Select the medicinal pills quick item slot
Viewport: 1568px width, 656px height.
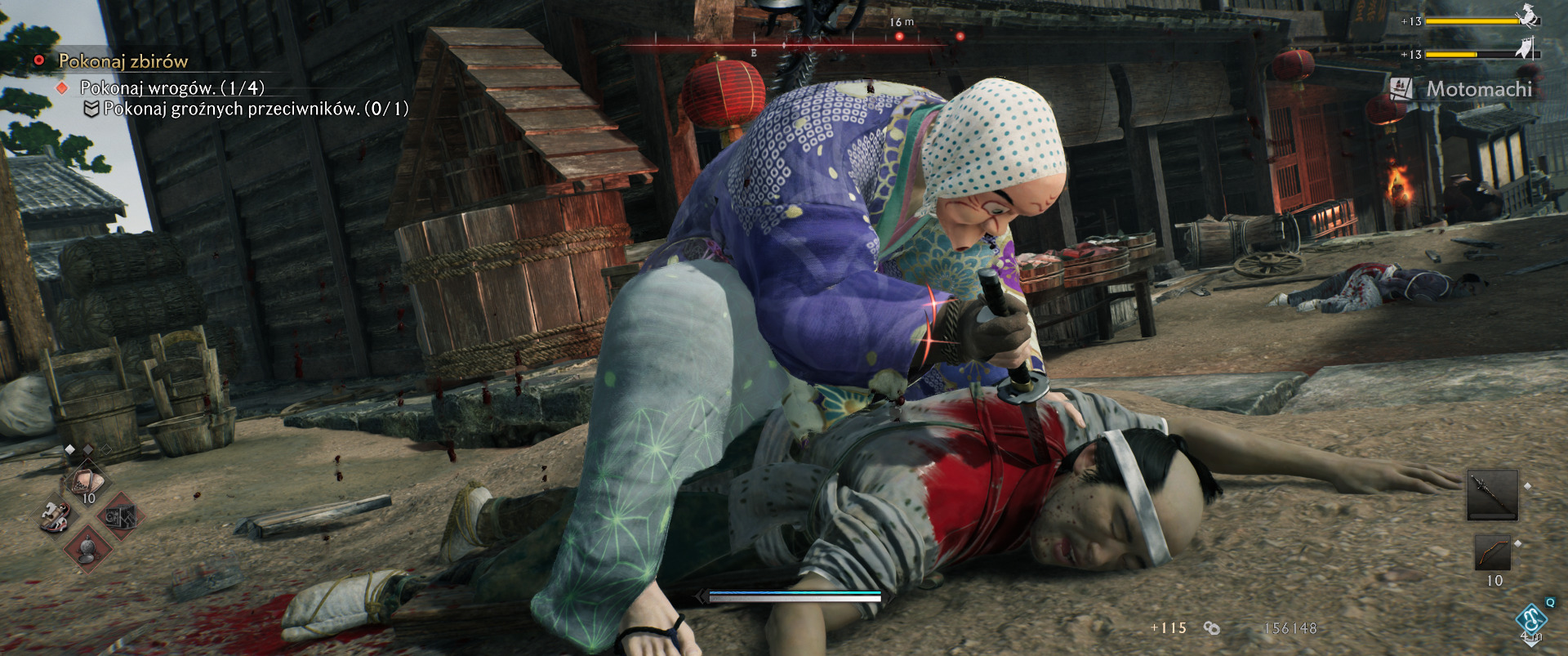point(87,481)
